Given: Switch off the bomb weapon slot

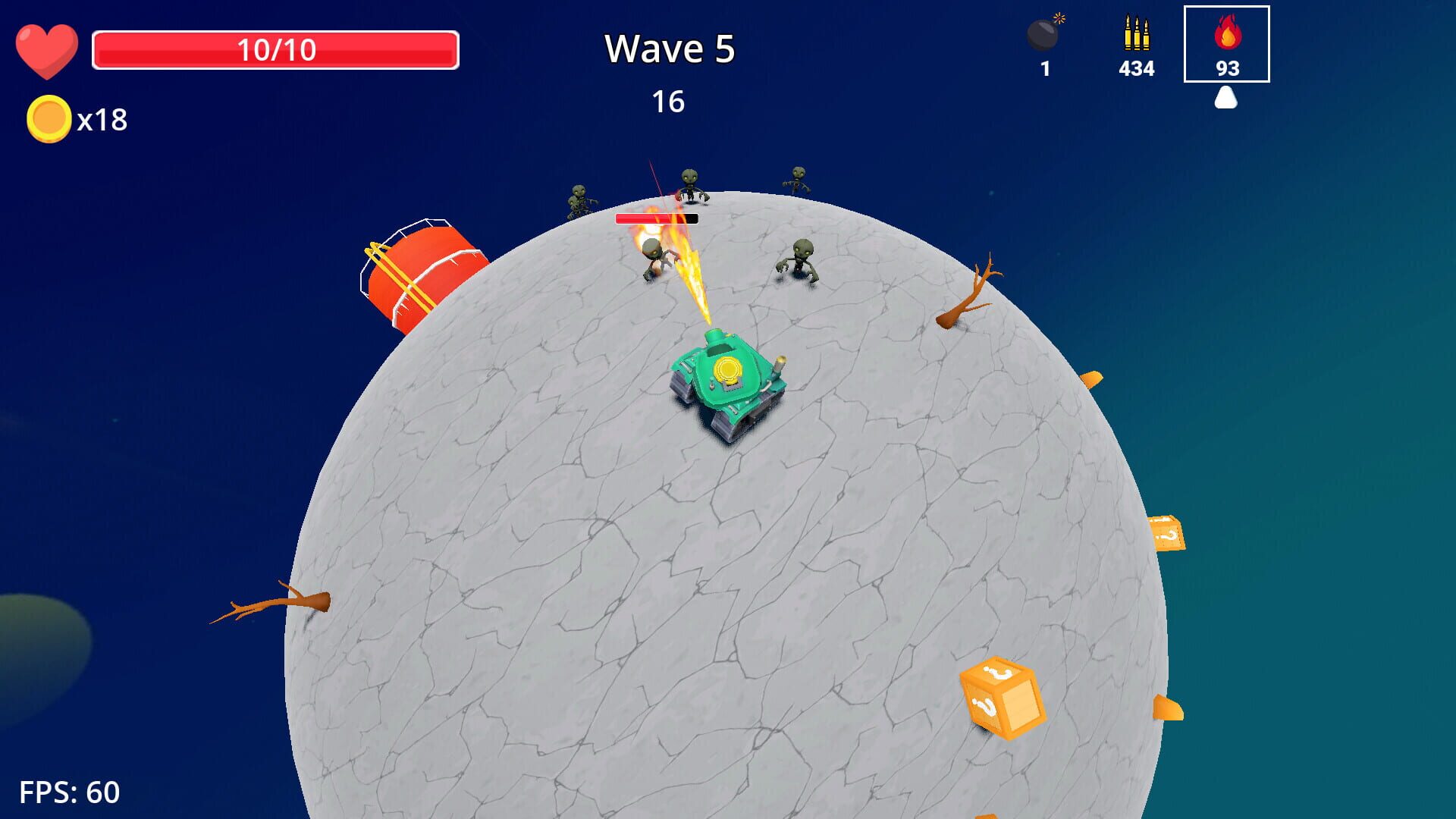Looking at the screenshot, I should (x=1044, y=45).
